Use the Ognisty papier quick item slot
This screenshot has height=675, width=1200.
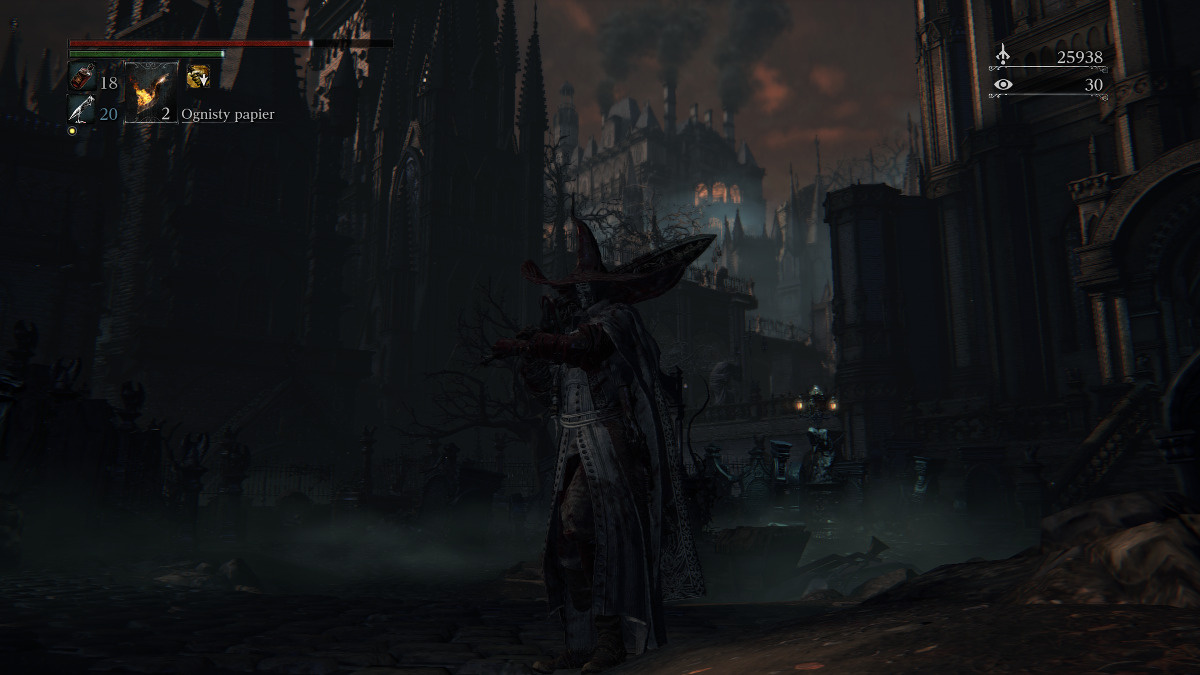[x=151, y=92]
